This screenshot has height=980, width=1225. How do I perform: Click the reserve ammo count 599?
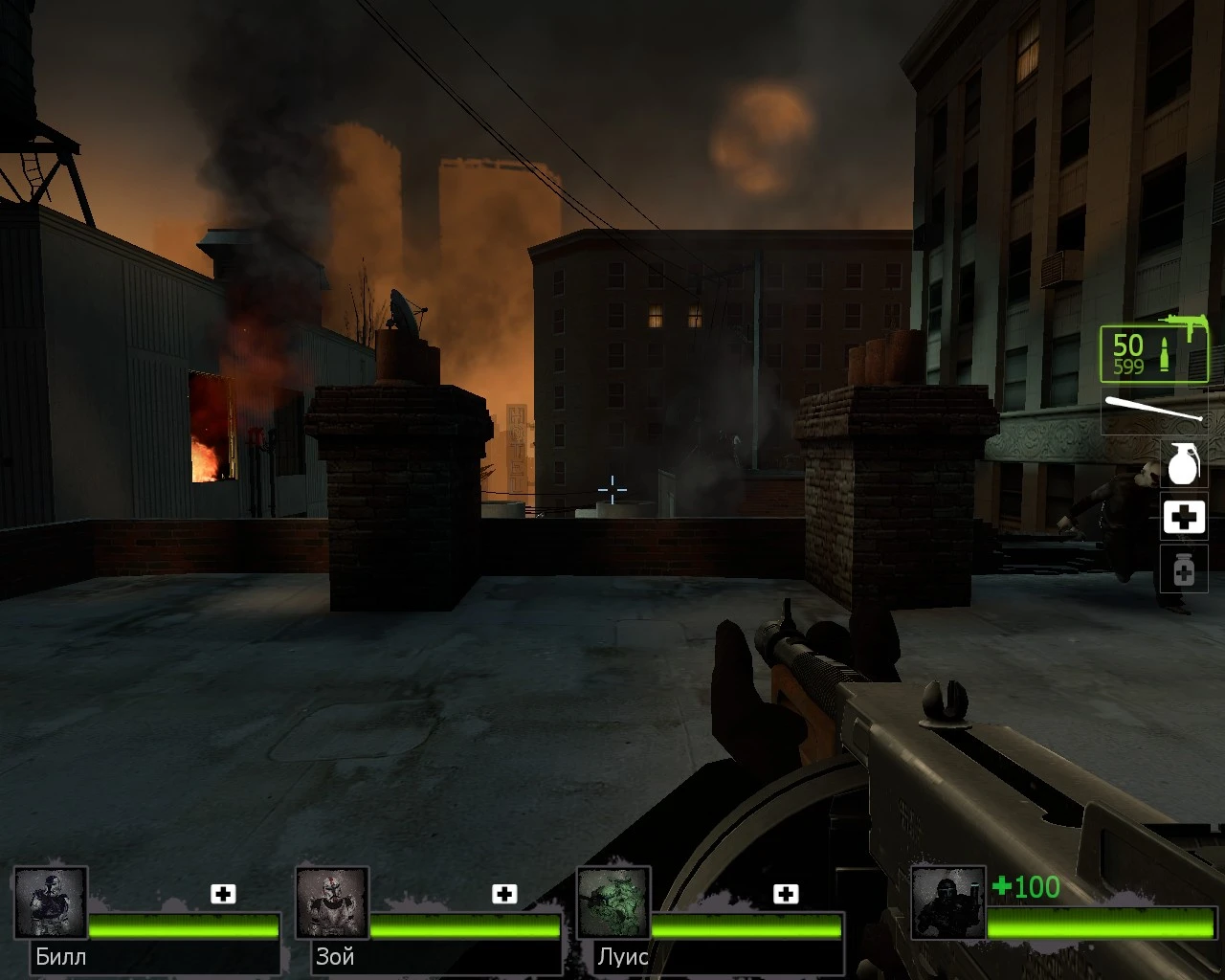pos(1127,367)
